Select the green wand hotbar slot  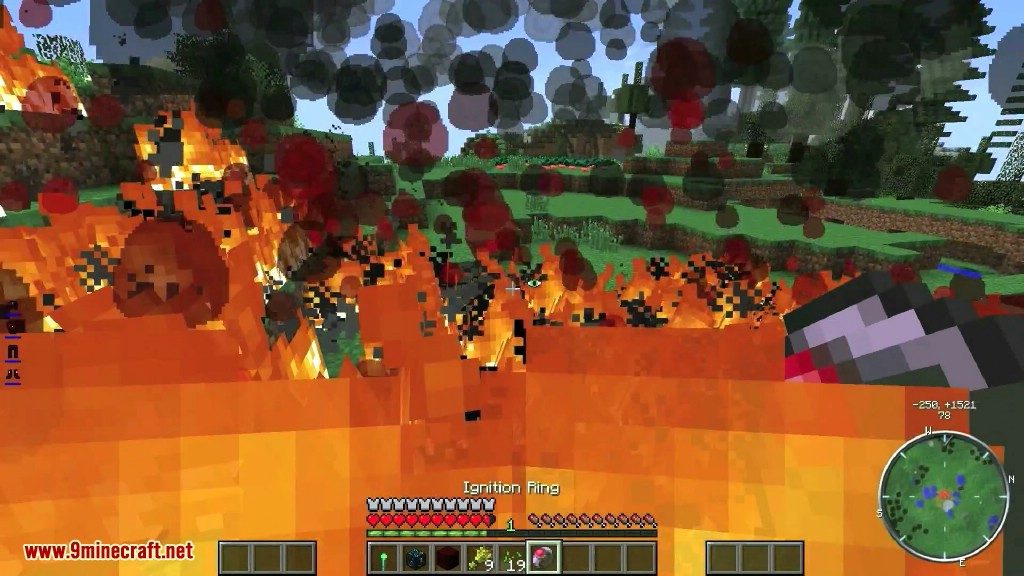[x=383, y=558]
